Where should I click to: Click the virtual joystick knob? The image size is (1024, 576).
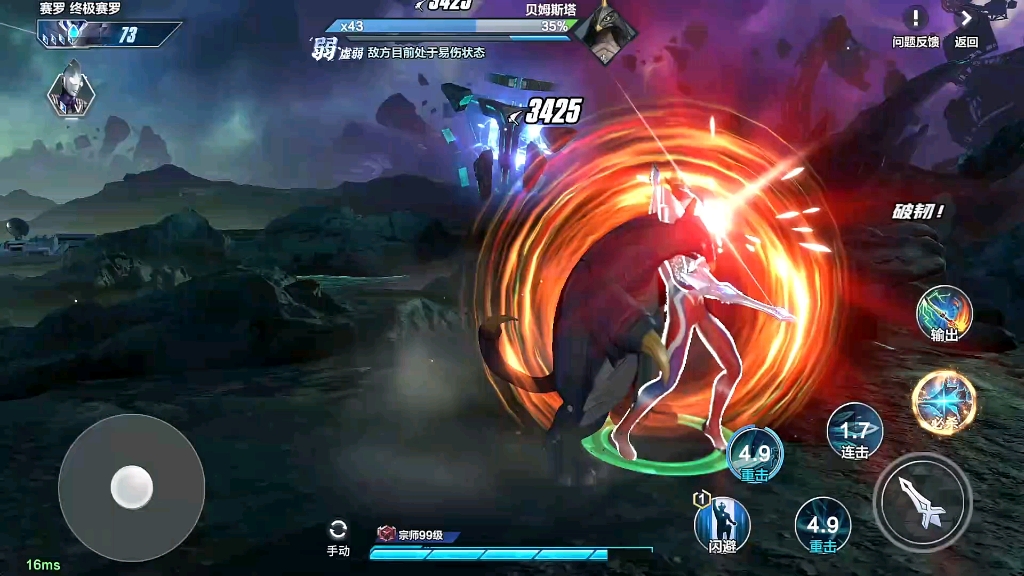point(131,487)
